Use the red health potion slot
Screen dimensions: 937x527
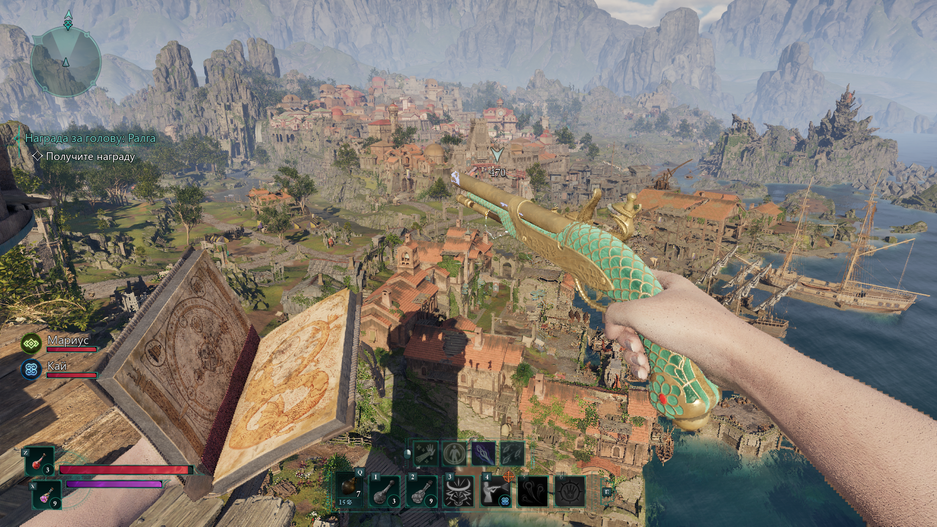point(41,462)
